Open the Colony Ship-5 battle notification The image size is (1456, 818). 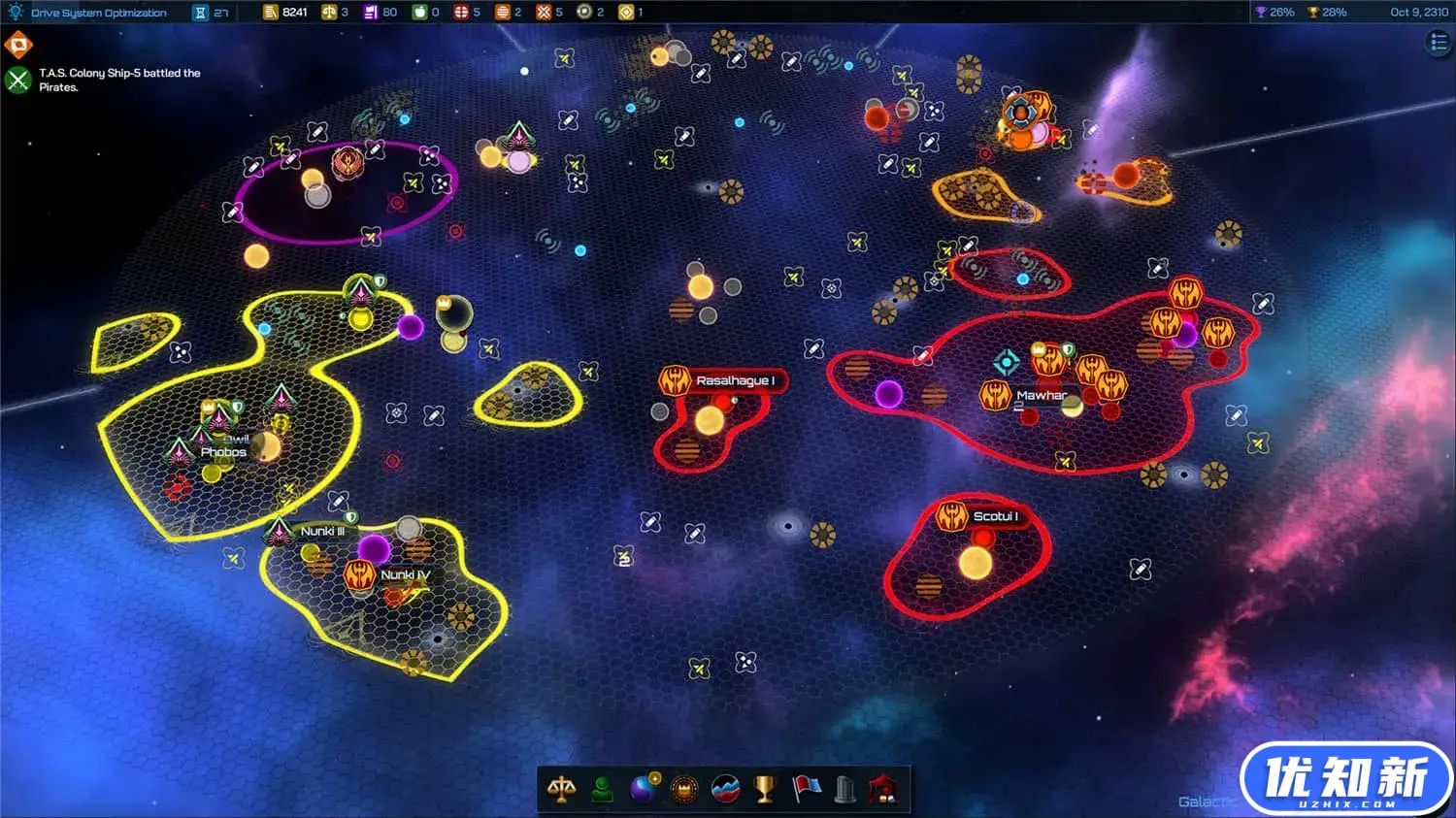(18, 80)
